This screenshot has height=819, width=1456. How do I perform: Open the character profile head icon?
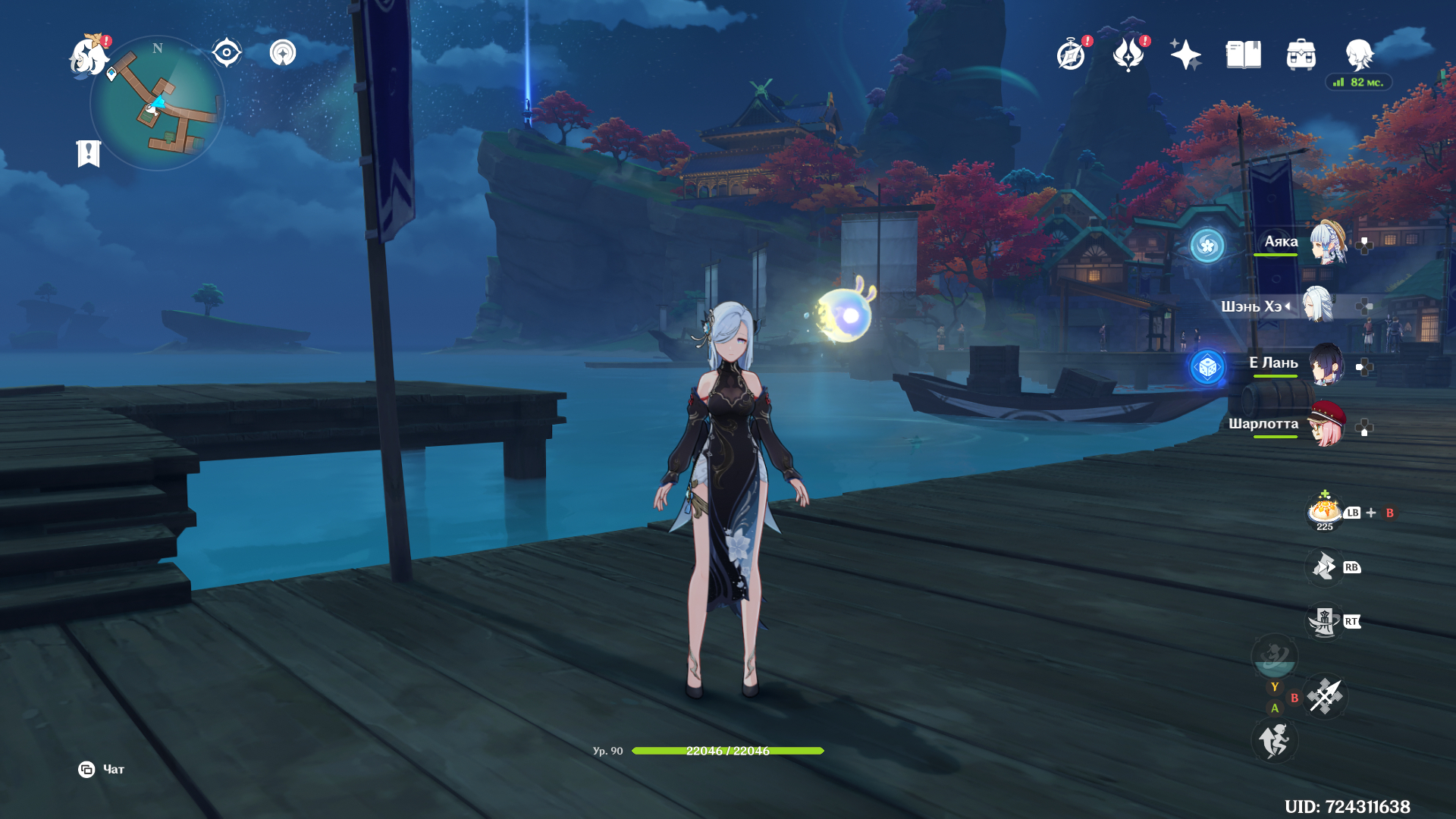[1359, 55]
